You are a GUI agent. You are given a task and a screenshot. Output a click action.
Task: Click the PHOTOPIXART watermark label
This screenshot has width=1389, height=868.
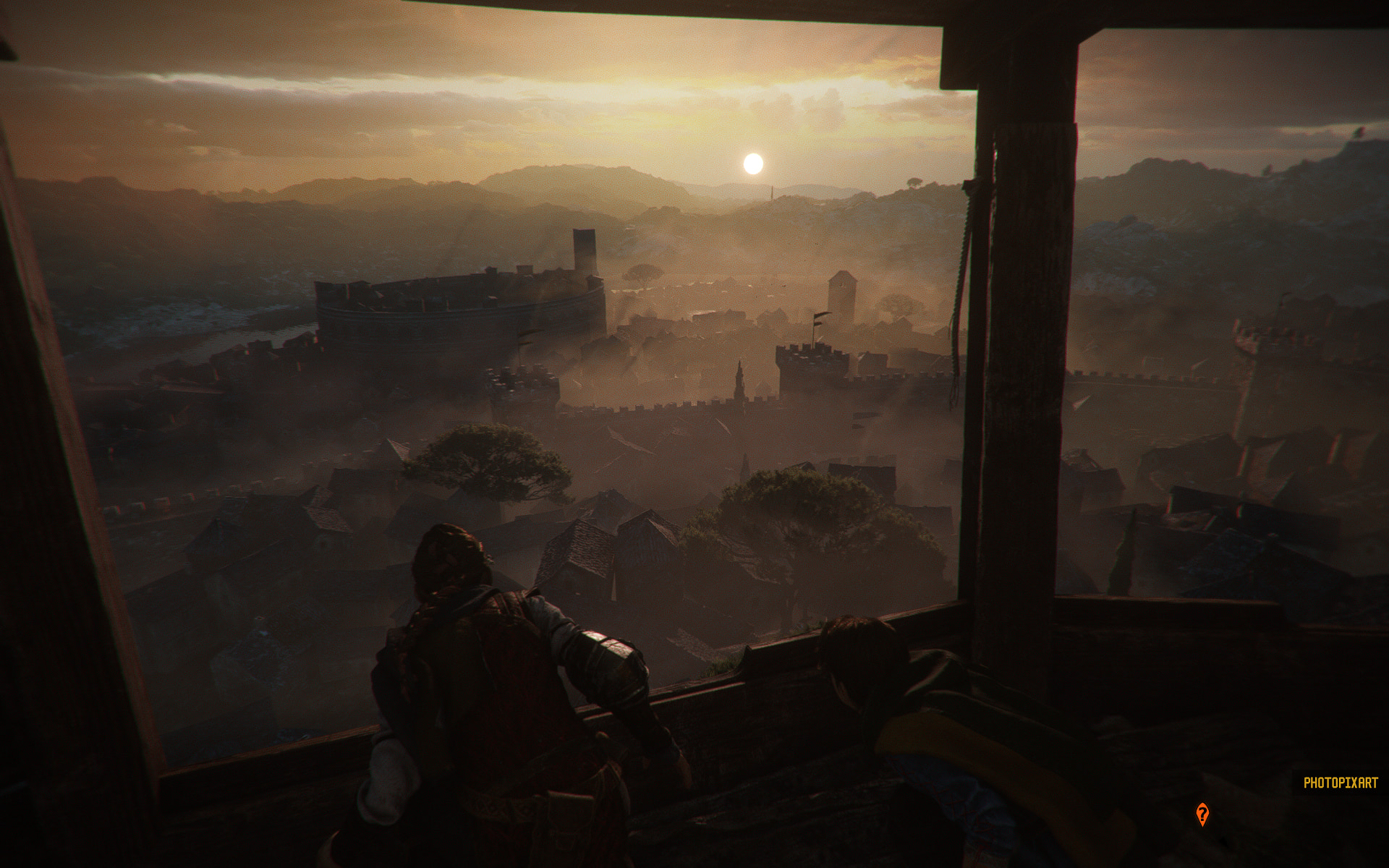pyautogui.click(x=1341, y=783)
